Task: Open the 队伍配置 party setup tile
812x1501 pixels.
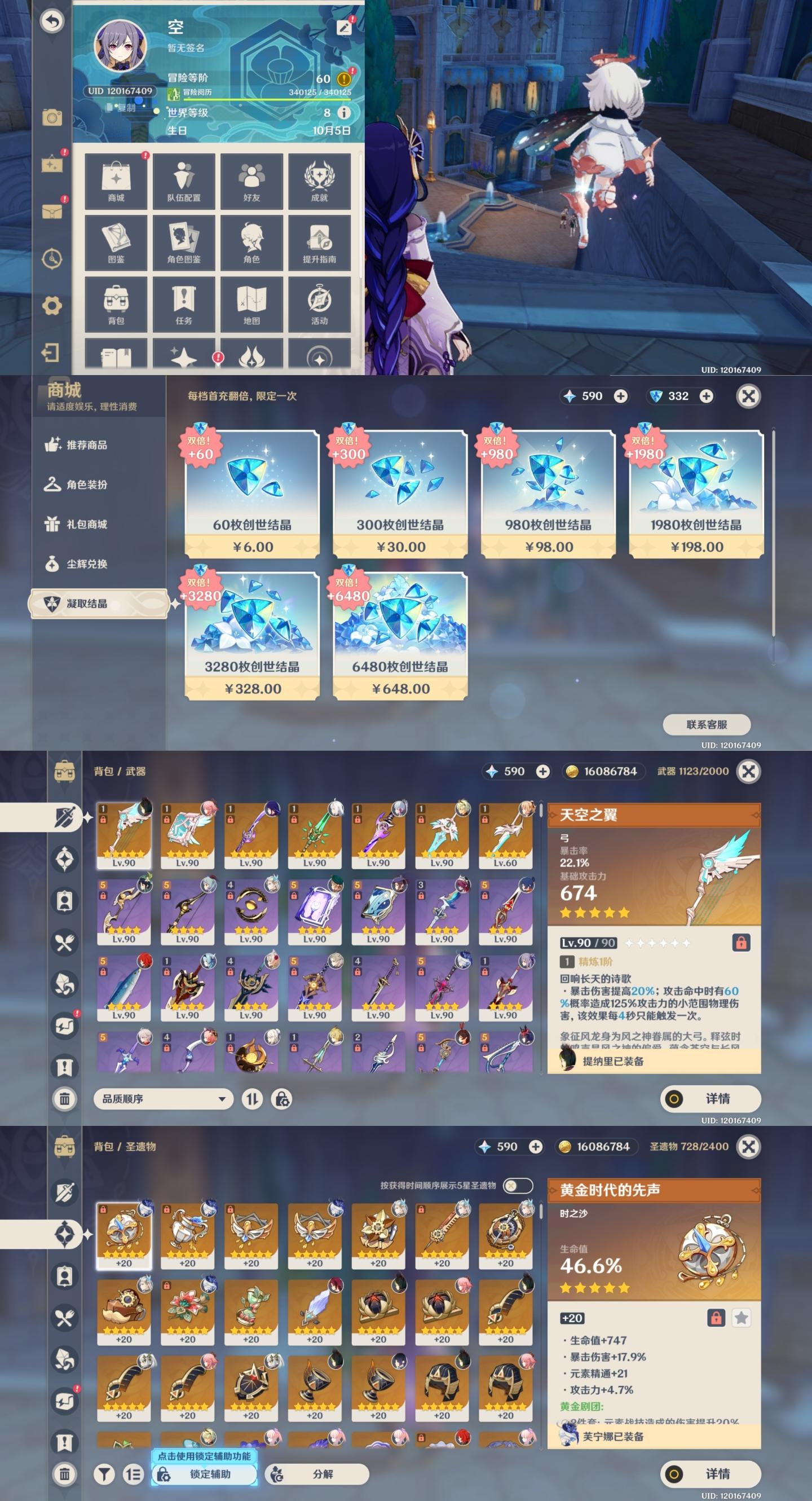Action: coord(183,181)
